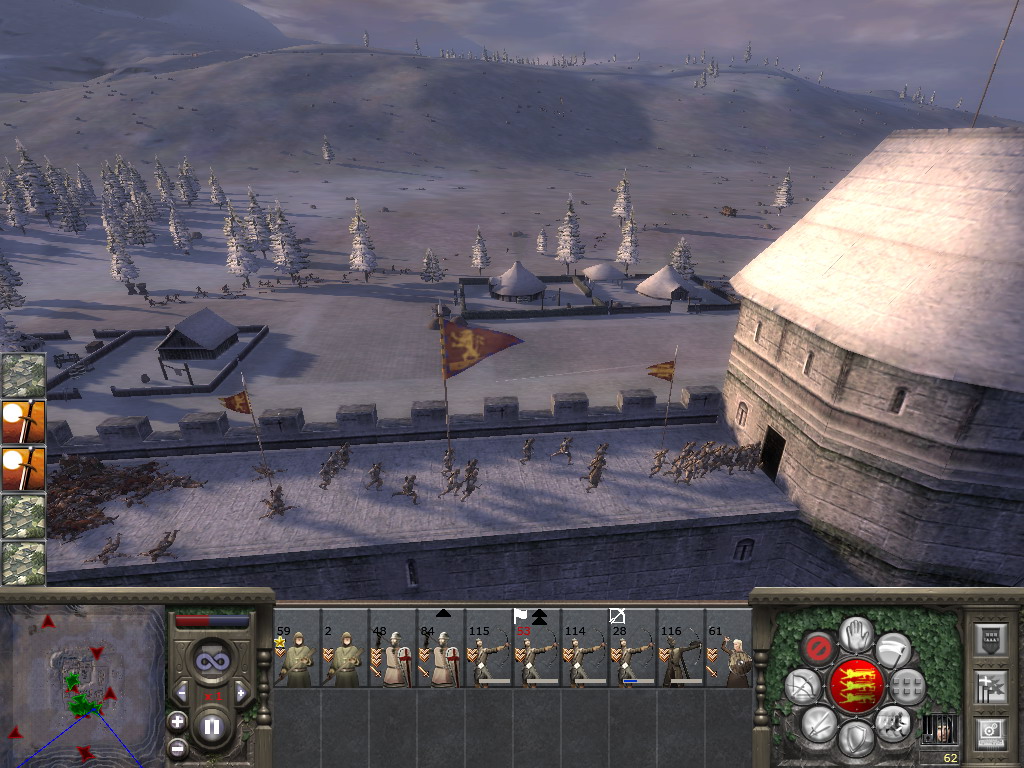Screen dimensions: 1024x768
Task: Pause the battle with the pause button
Action: point(211,726)
